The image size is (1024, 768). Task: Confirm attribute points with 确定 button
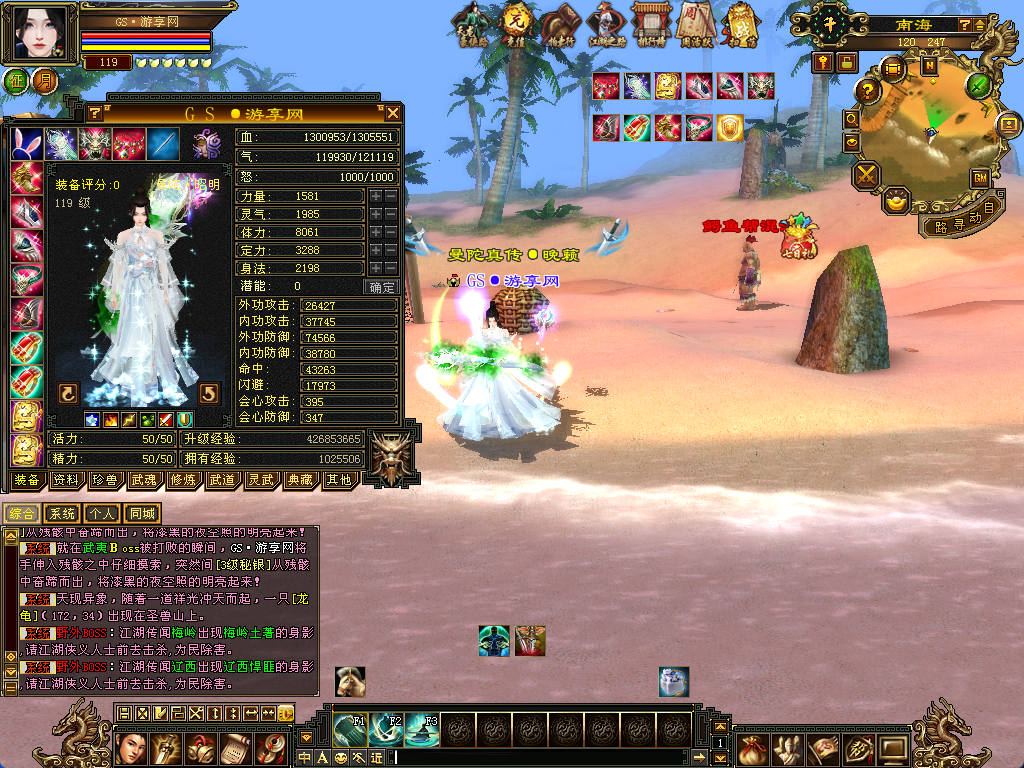click(x=383, y=286)
